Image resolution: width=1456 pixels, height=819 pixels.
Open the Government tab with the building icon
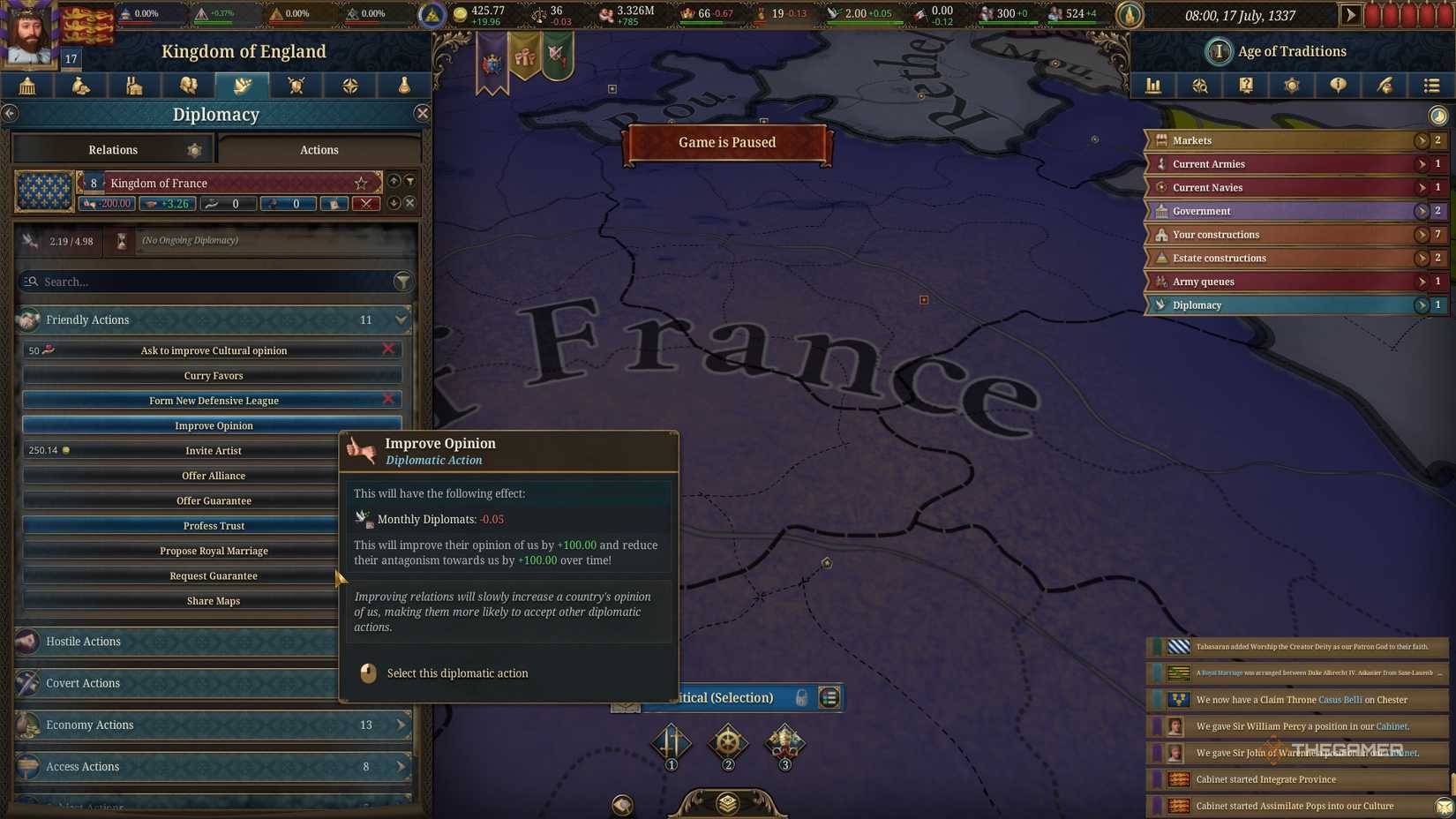point(26,86)
